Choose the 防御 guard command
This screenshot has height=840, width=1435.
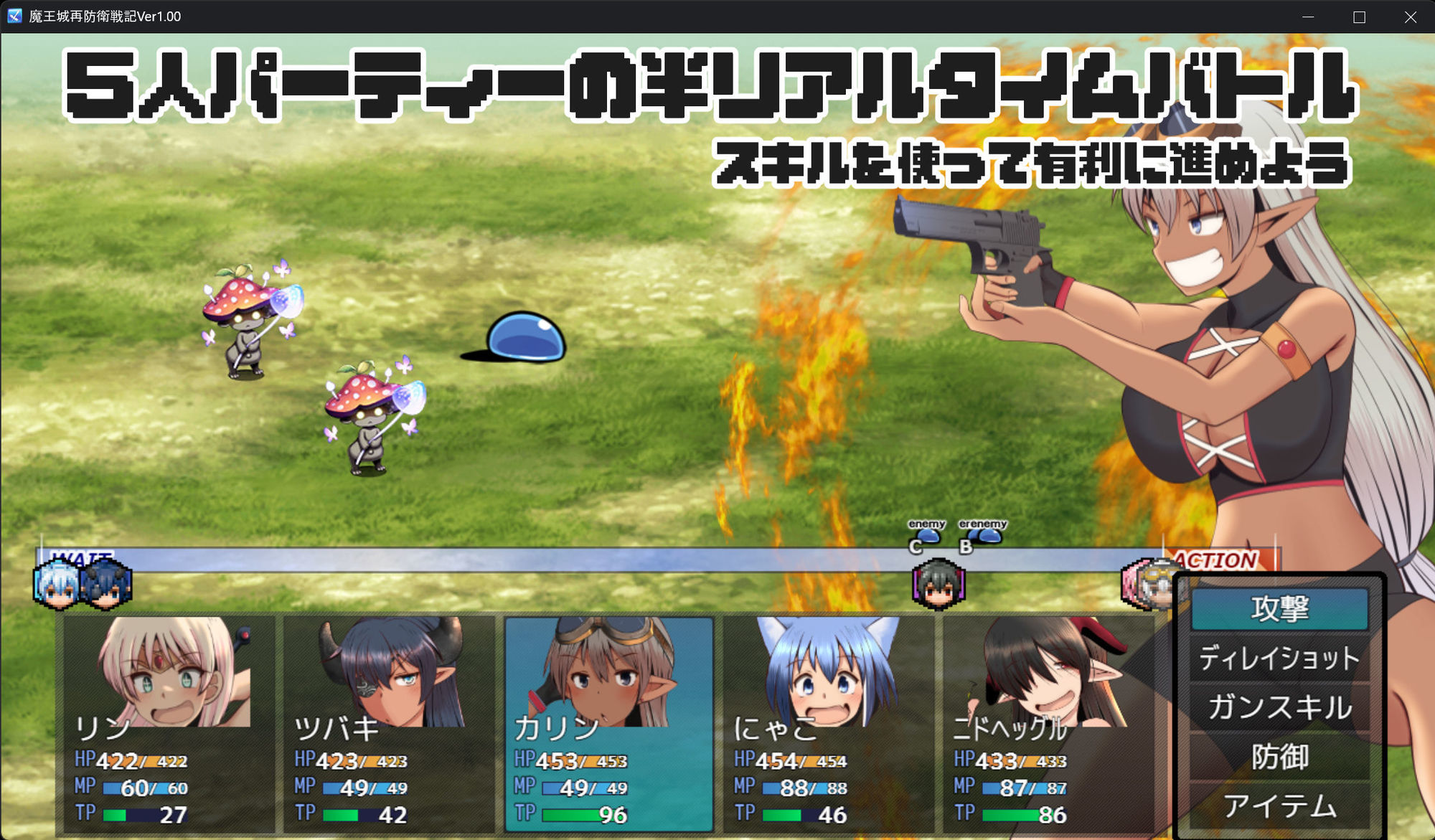tap(1279, 757)
